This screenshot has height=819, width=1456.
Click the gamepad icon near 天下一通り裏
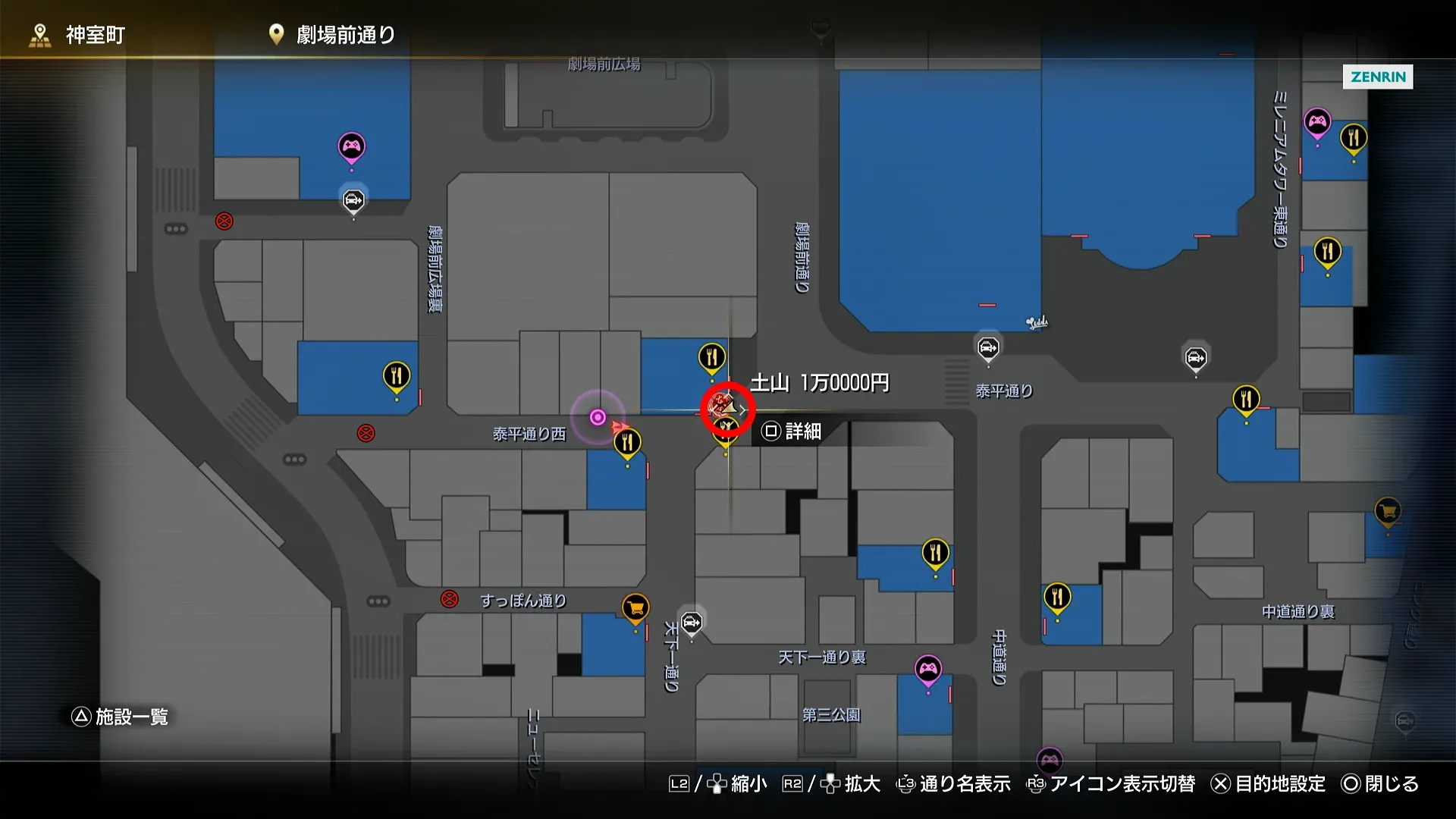(927, 669)
